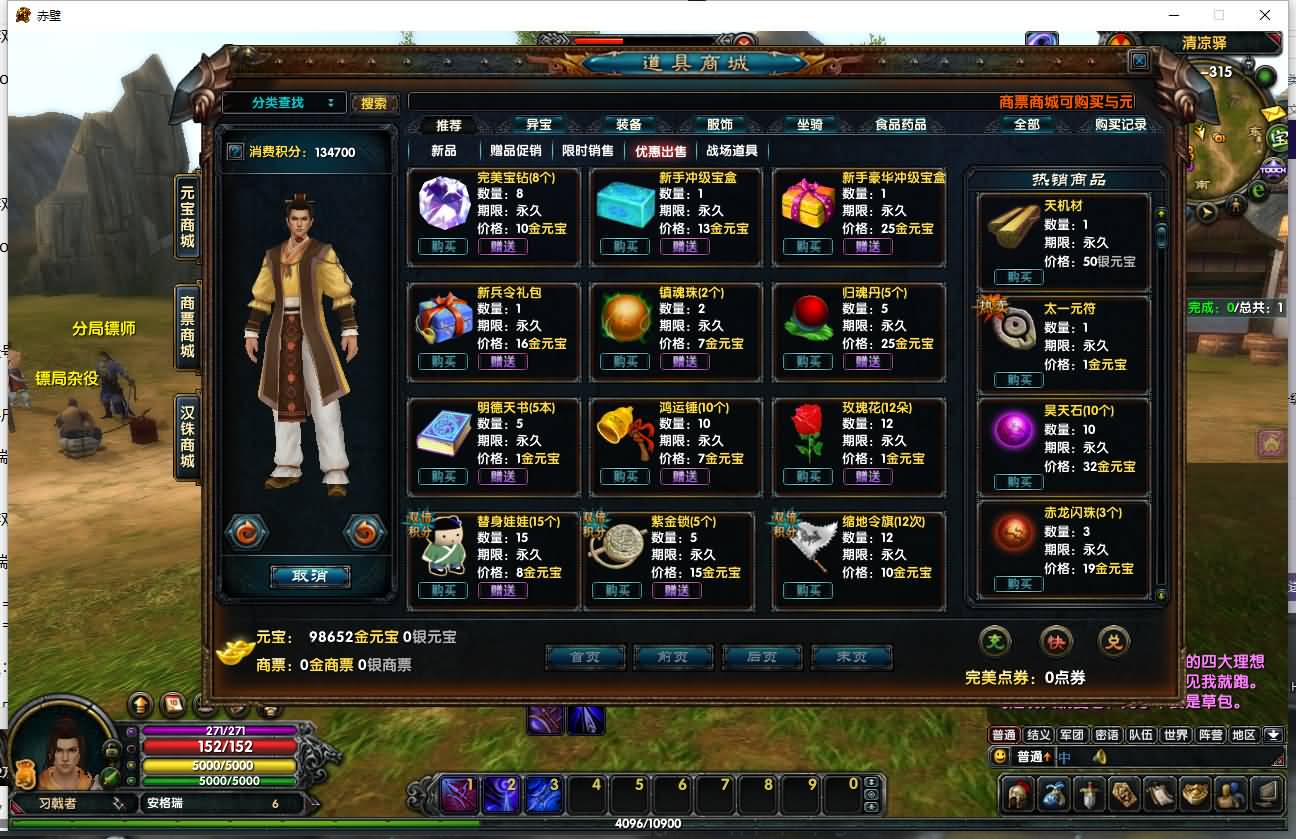The width and height of the screenshot is (1296, 839).
Task: Switch to the 限时销售 sub-tab
Action: [588, 151]
